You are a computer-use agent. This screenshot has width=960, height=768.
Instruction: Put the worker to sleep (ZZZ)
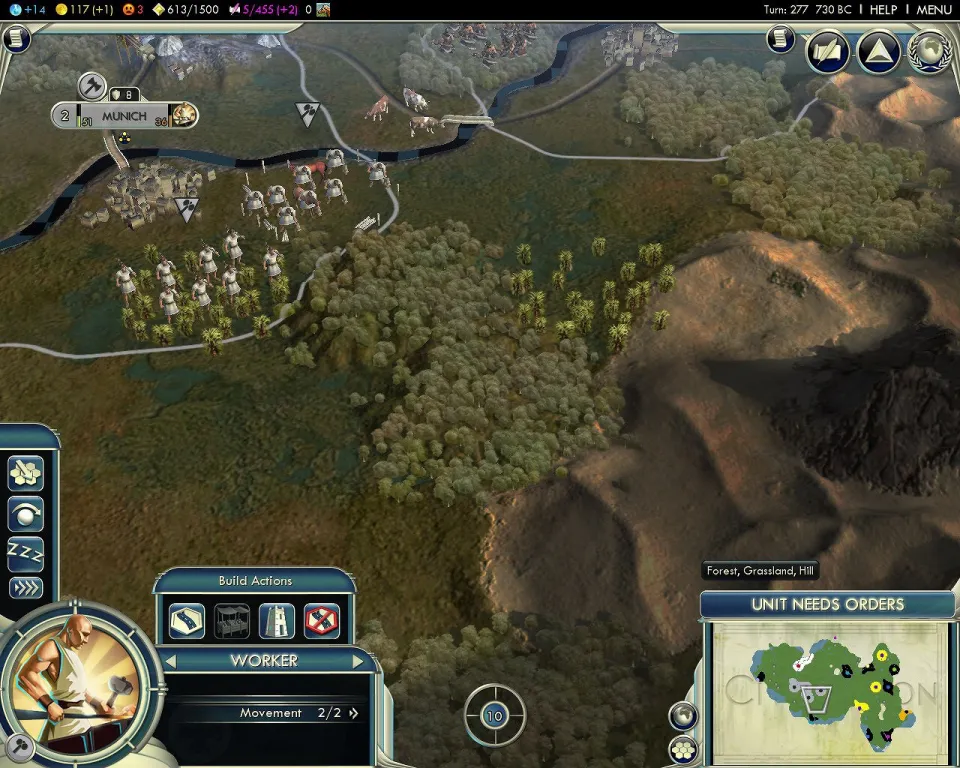click(x=25, y=551)
